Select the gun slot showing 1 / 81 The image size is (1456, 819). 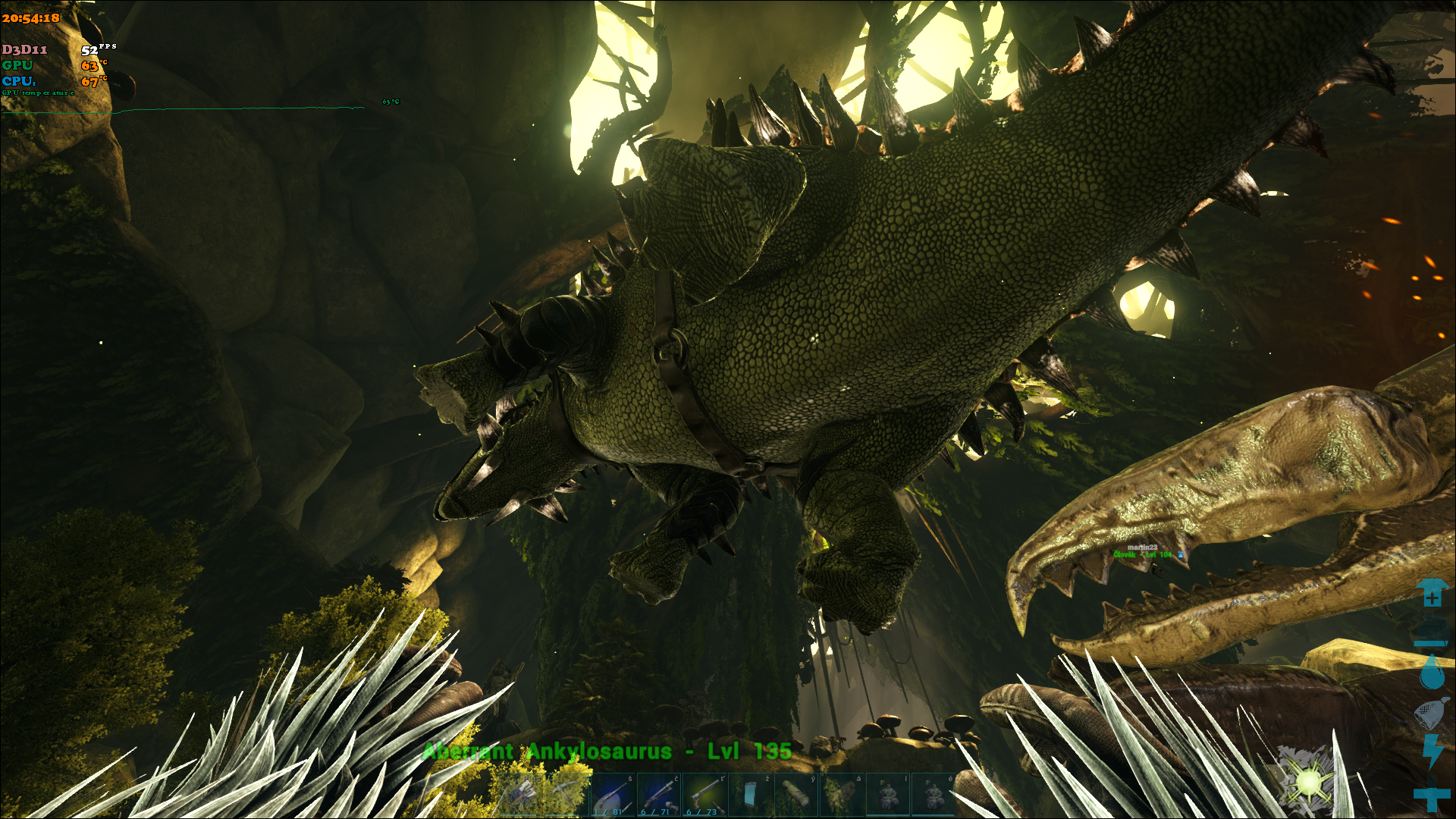pos(613,795)
